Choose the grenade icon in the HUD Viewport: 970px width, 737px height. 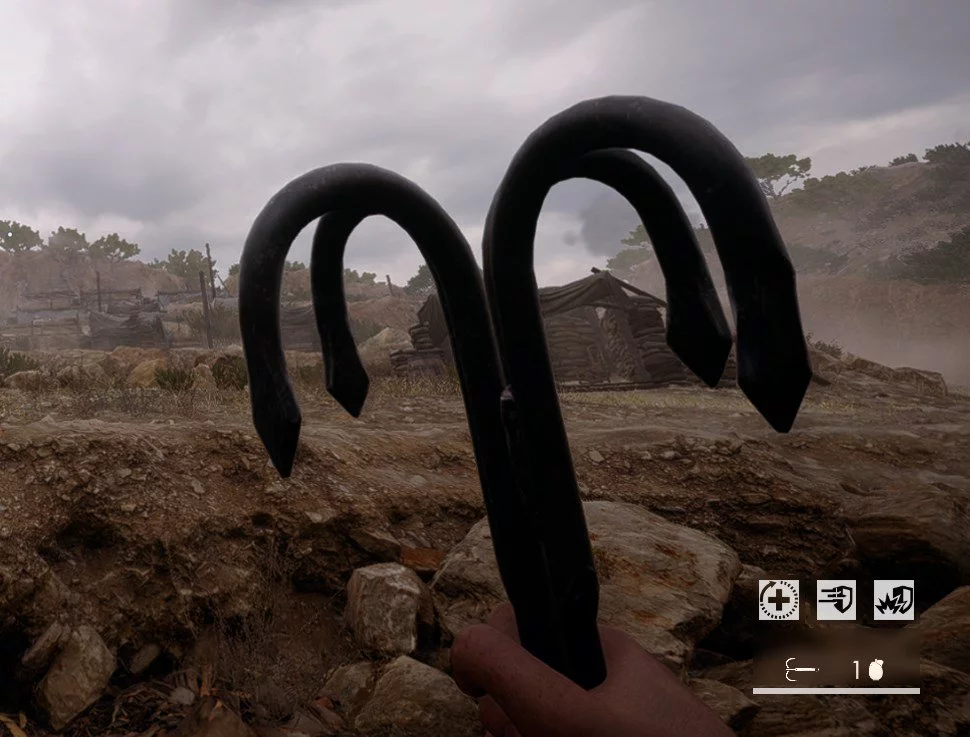pos(876,670)
